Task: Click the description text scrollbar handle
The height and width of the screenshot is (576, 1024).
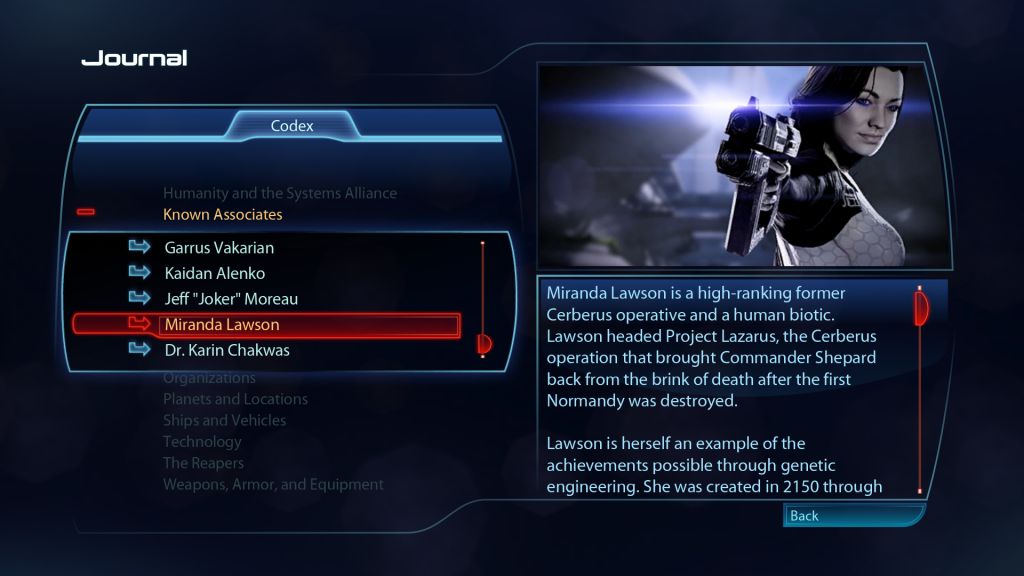Action: click(920, 309)
